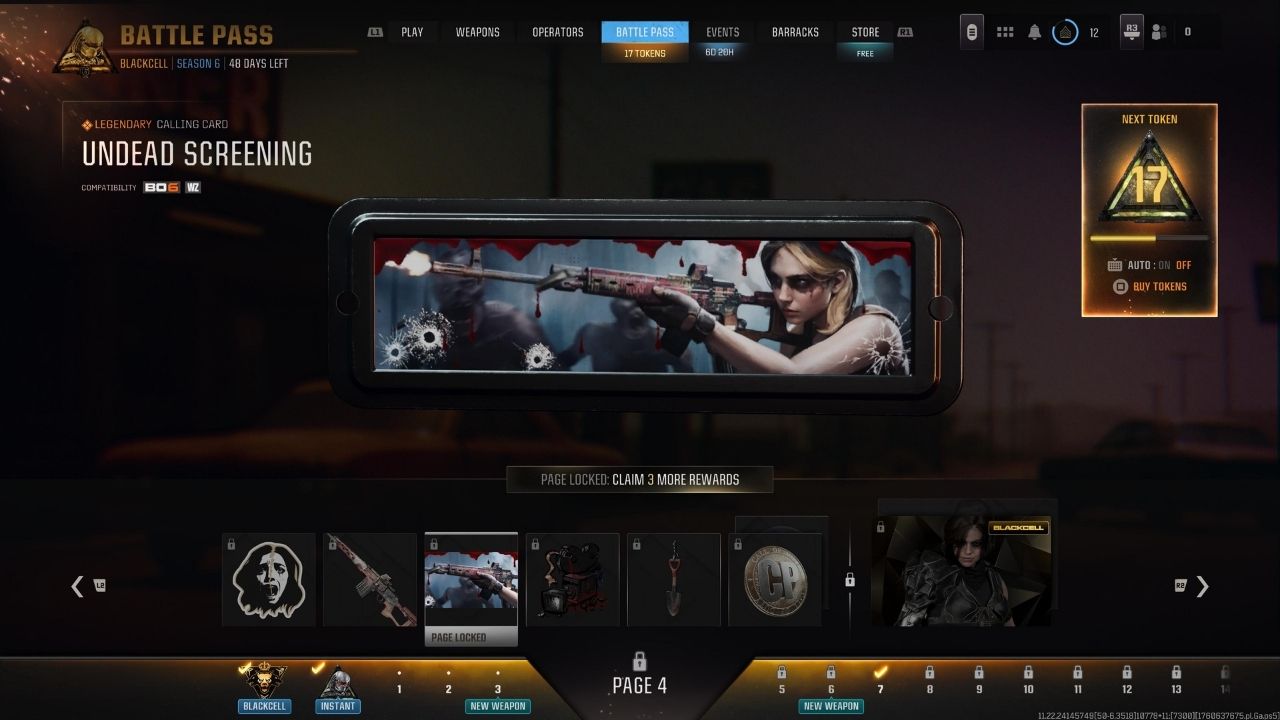The image size is (1280, 720).
Task: Select the Undead Screening calling card tile
Action: pos(471,580)
